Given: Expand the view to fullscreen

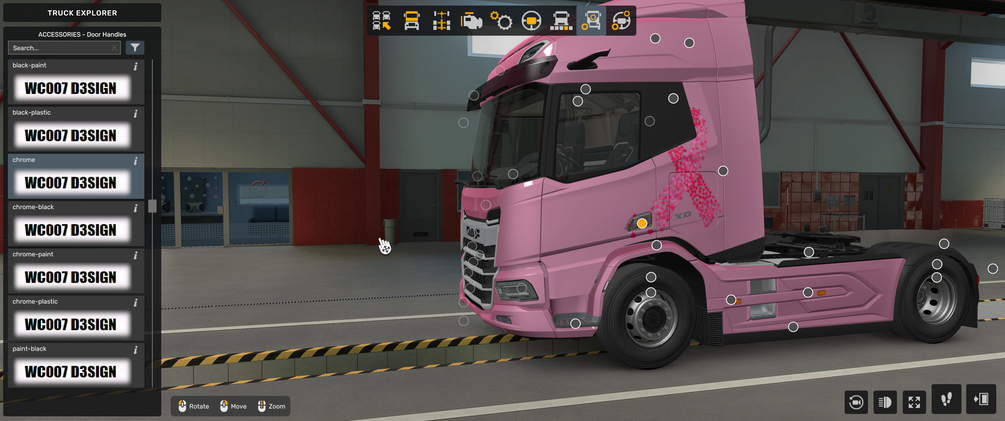Looking at the screenshot, I should [914, 402].
